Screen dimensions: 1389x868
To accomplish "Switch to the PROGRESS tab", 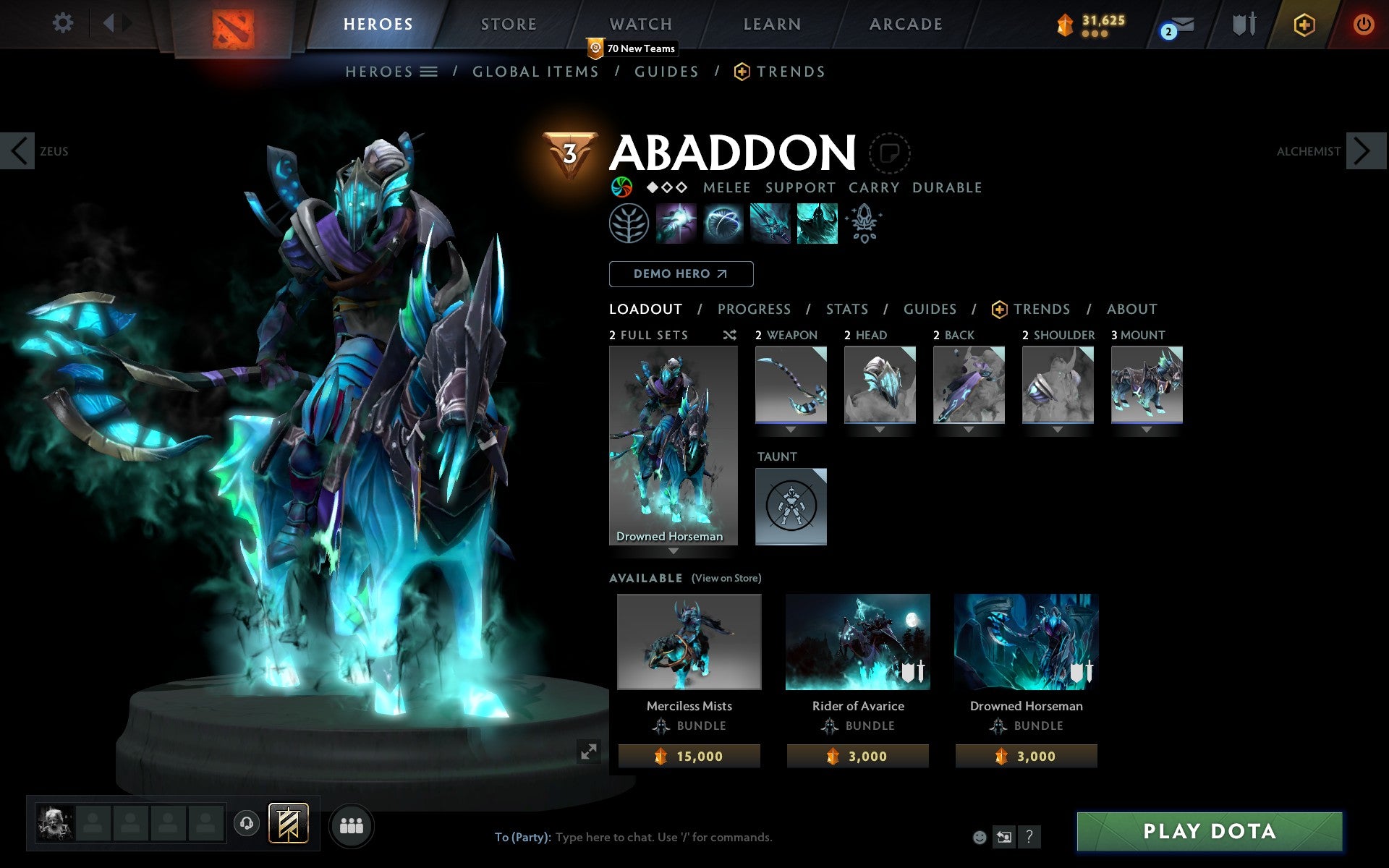I will pyautogui.click(x=754, y=309).
